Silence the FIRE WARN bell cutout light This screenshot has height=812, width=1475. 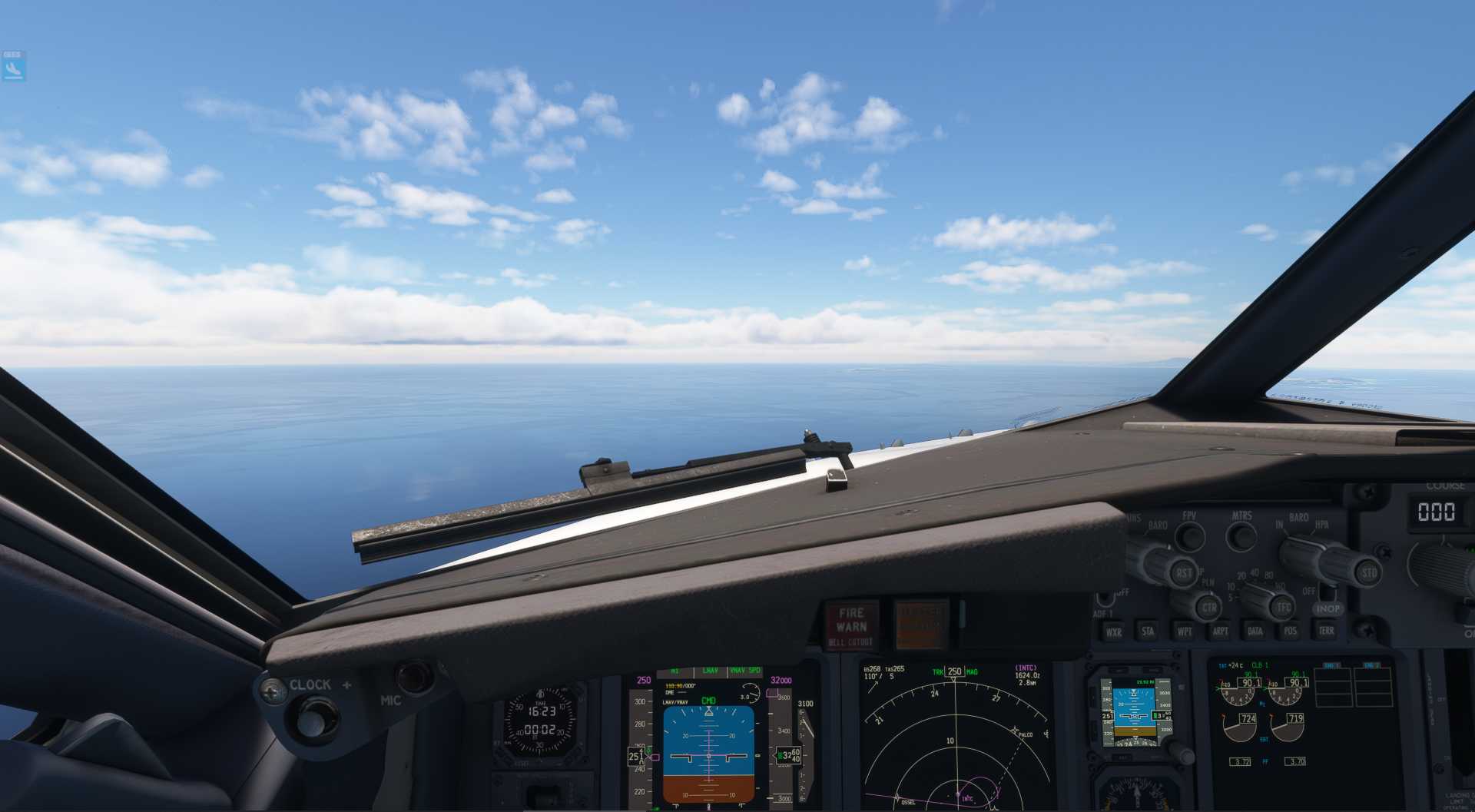851,625
